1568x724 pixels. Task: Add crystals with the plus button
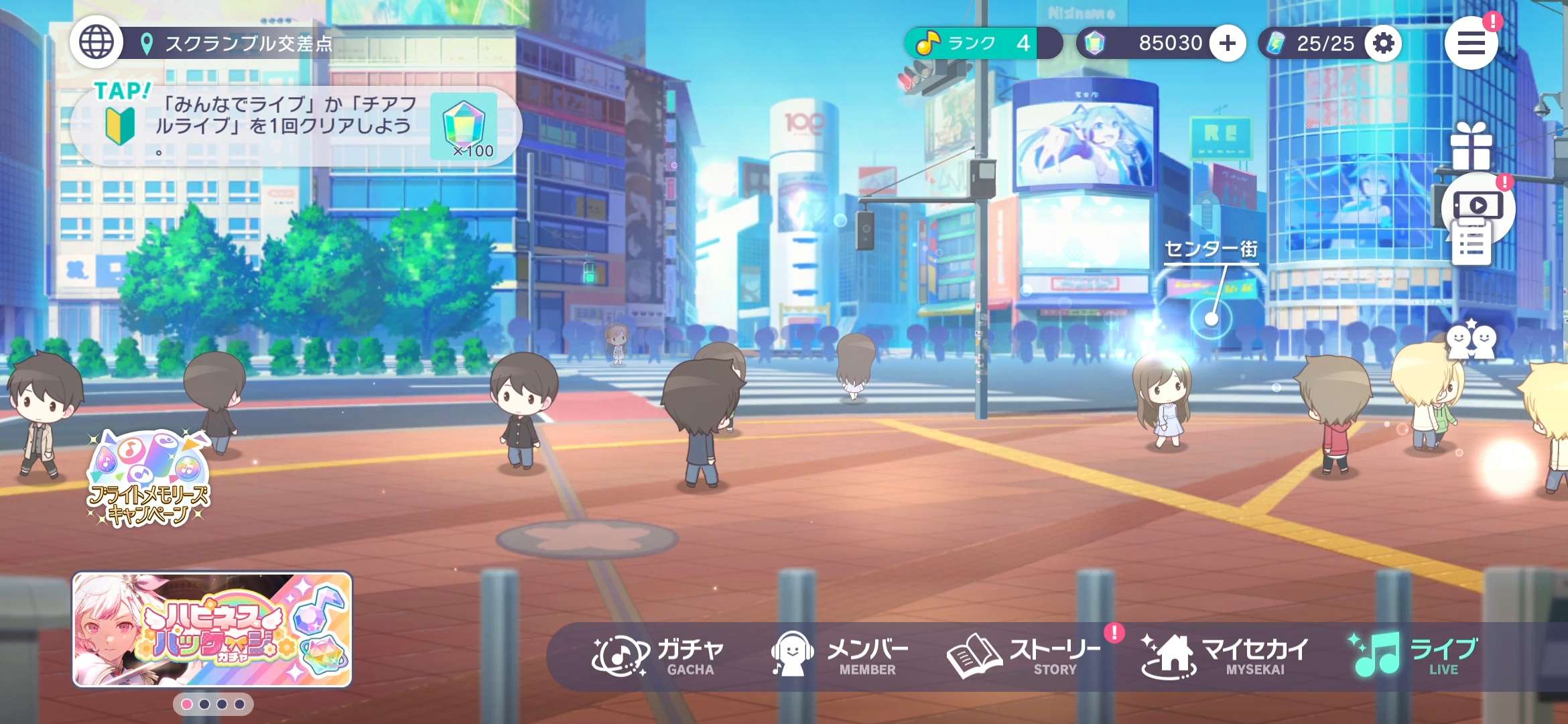[1228, 44]
